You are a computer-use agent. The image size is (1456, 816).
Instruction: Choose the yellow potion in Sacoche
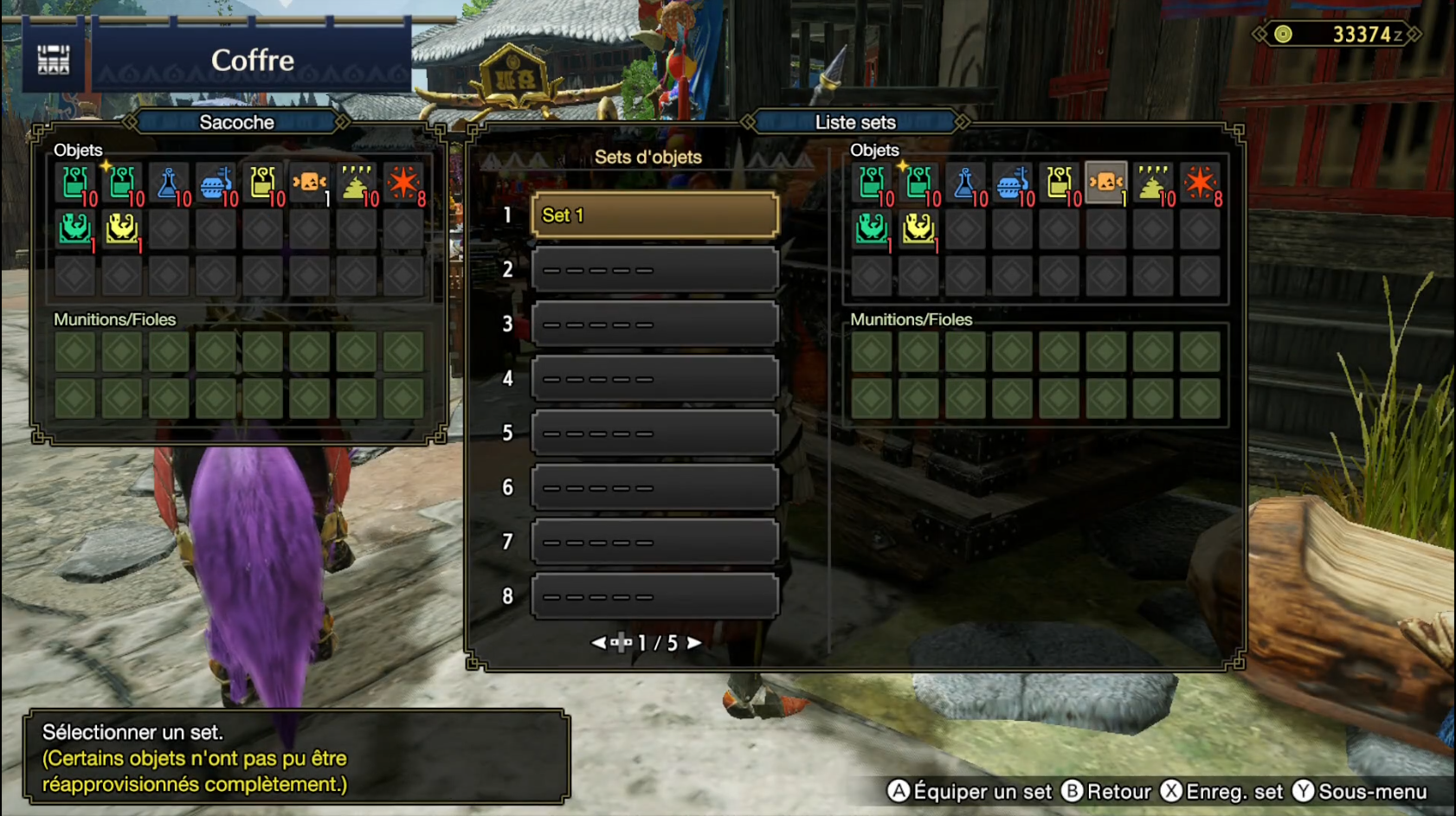[x=262, y=183]
